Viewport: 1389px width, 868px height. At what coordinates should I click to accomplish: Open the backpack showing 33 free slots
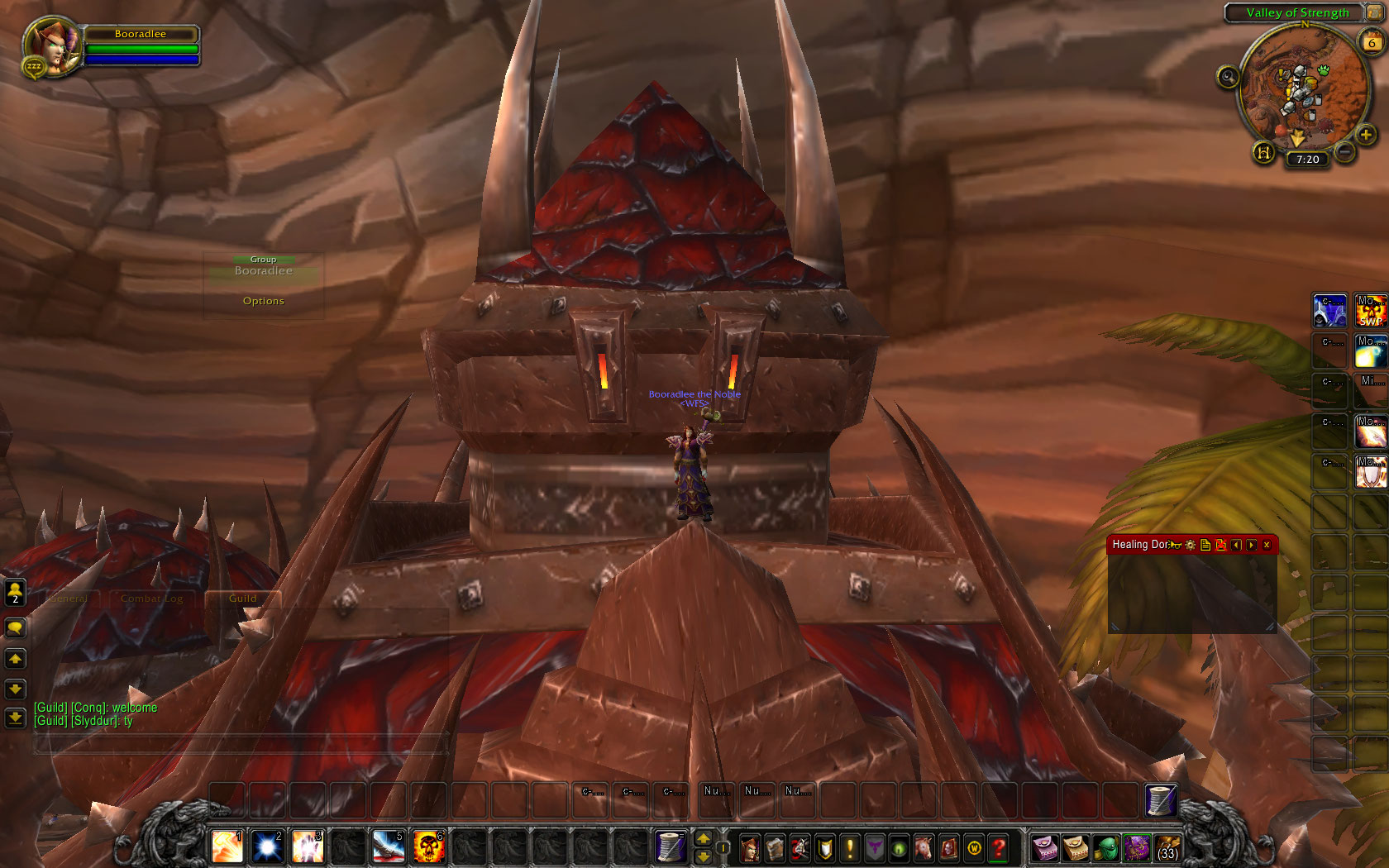coord(1167,848)
